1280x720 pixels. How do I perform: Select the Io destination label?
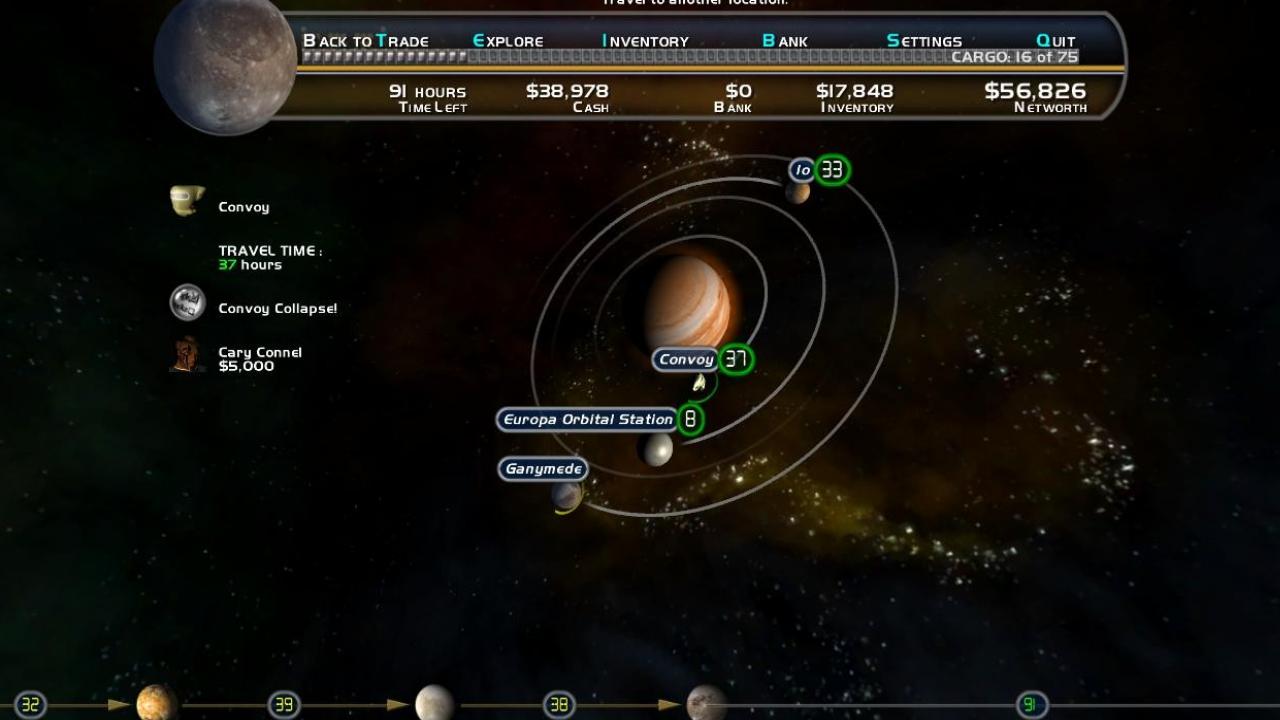click(801, 169)
